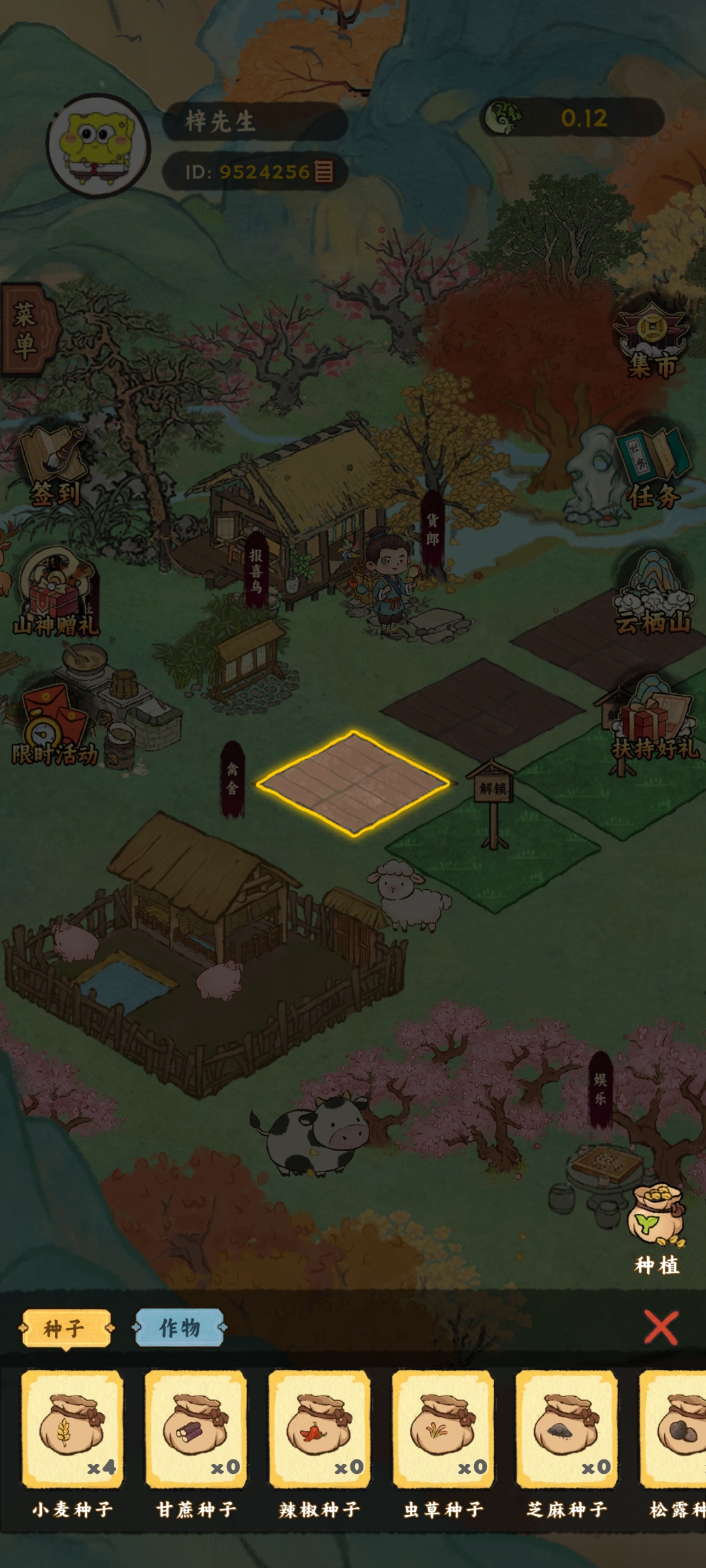Image resolution: width=706 pixels, height=1568 pixels.
Task: Open the 任务 quest book
Action: click(x=652, y=469)
